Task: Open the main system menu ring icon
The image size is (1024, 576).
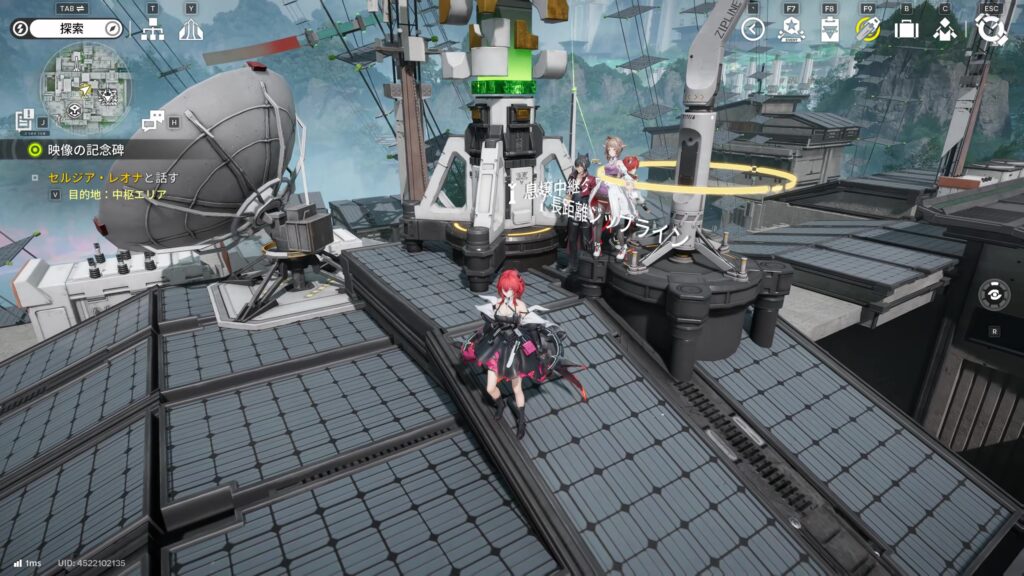Action: [991, 29]
